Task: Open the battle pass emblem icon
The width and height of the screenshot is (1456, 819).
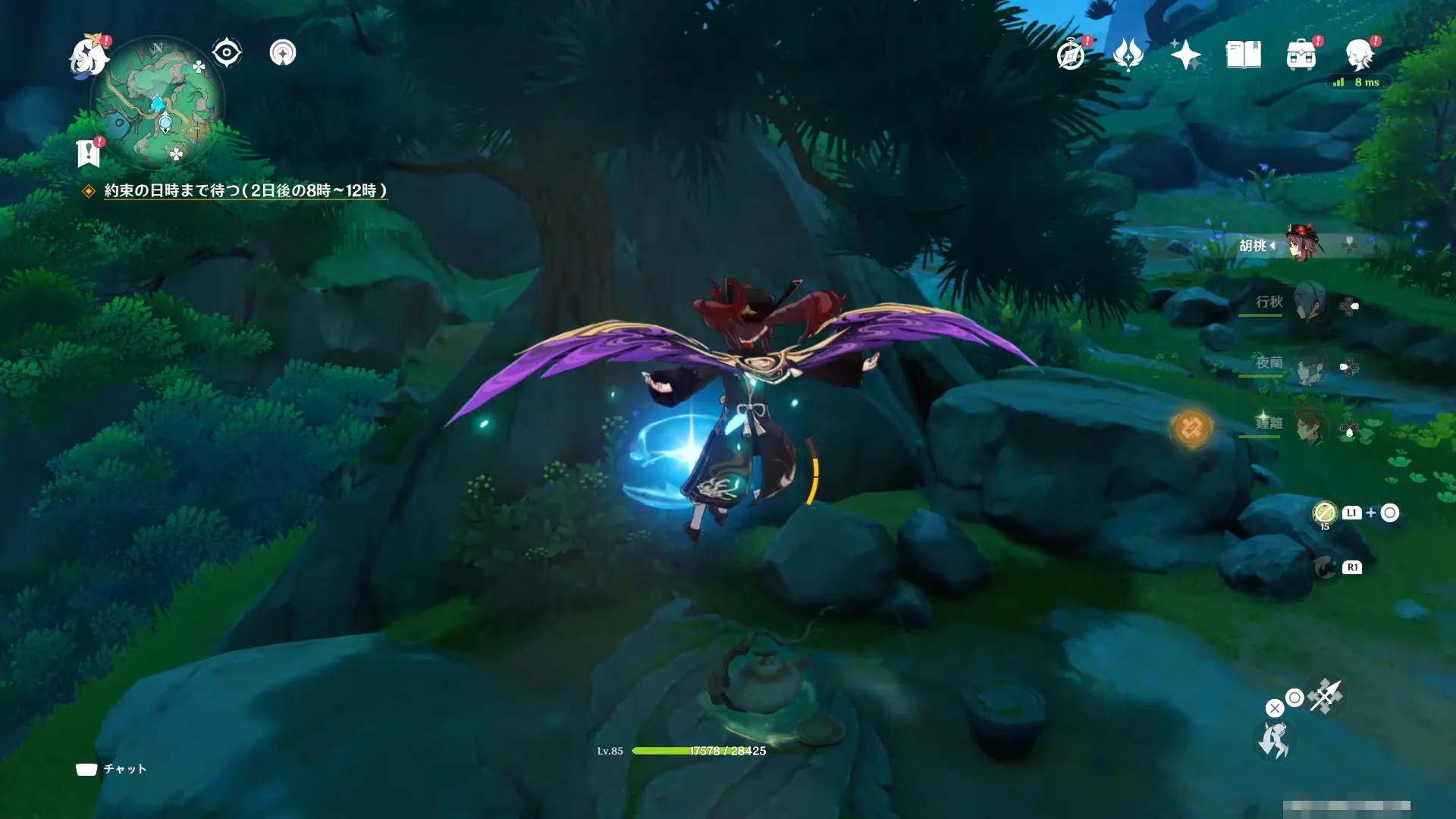Action: click(x=1128, y=55)
